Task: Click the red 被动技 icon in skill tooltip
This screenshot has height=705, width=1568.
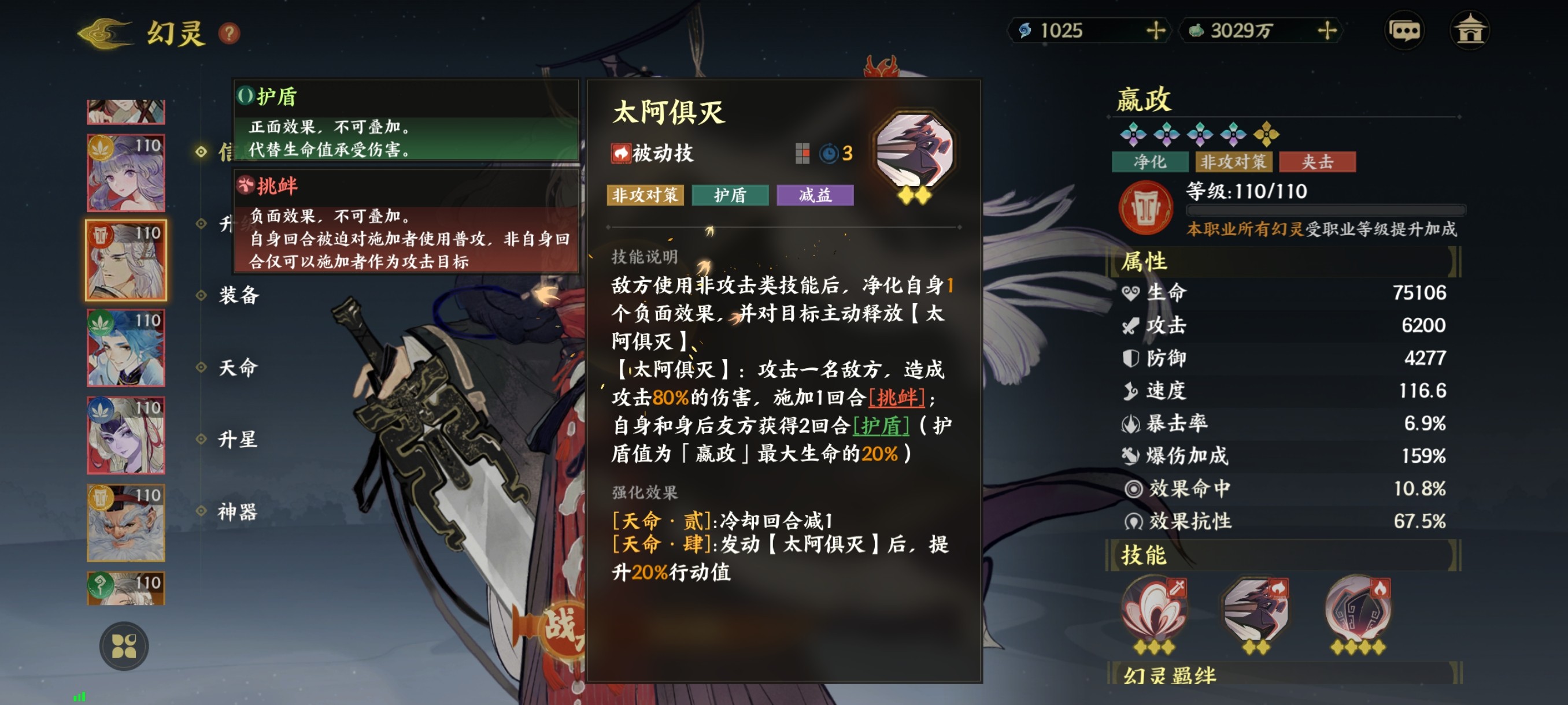Action: pos(621,154)
